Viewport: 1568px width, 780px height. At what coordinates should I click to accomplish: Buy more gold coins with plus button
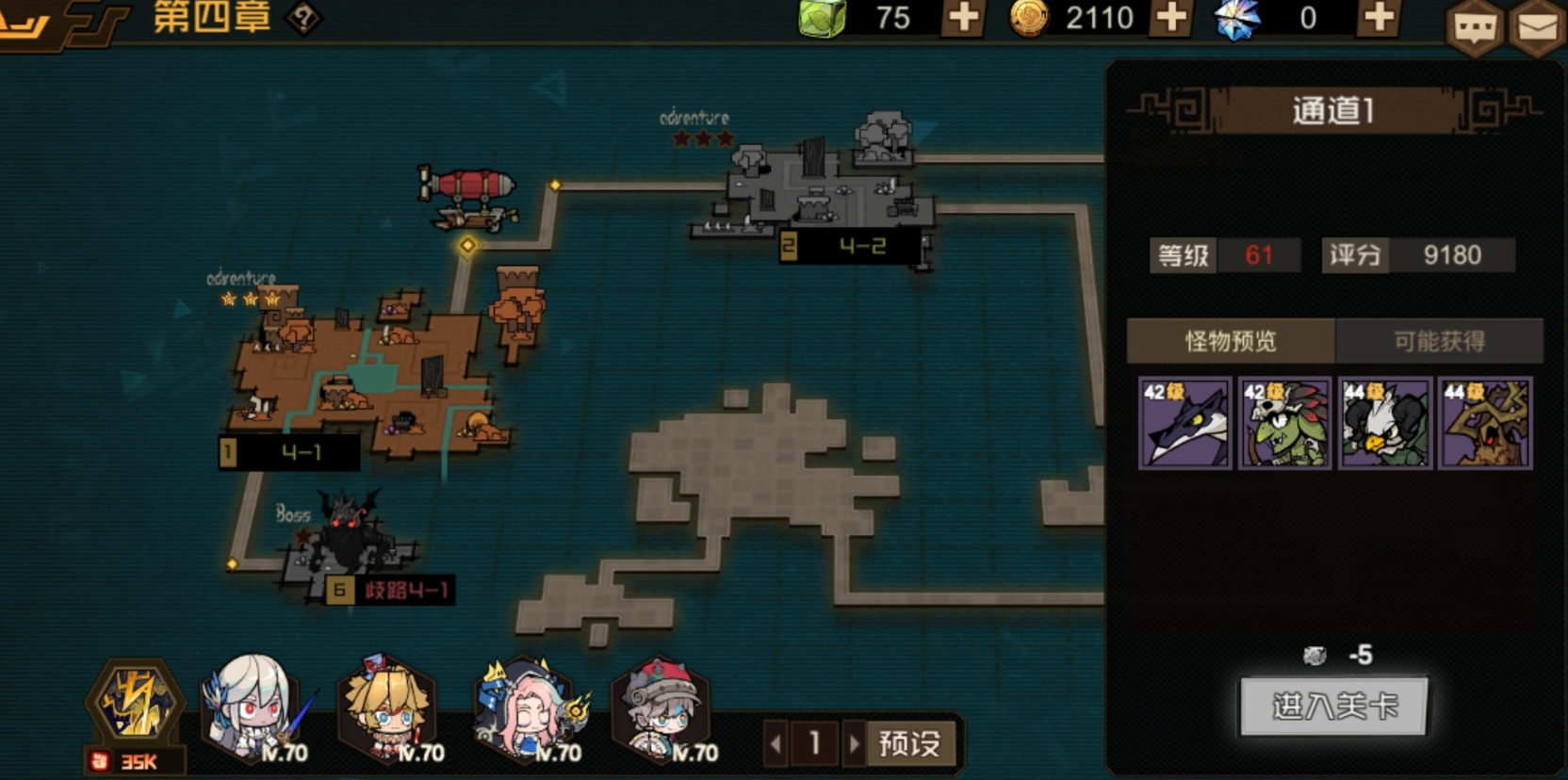click(1170, 18)
